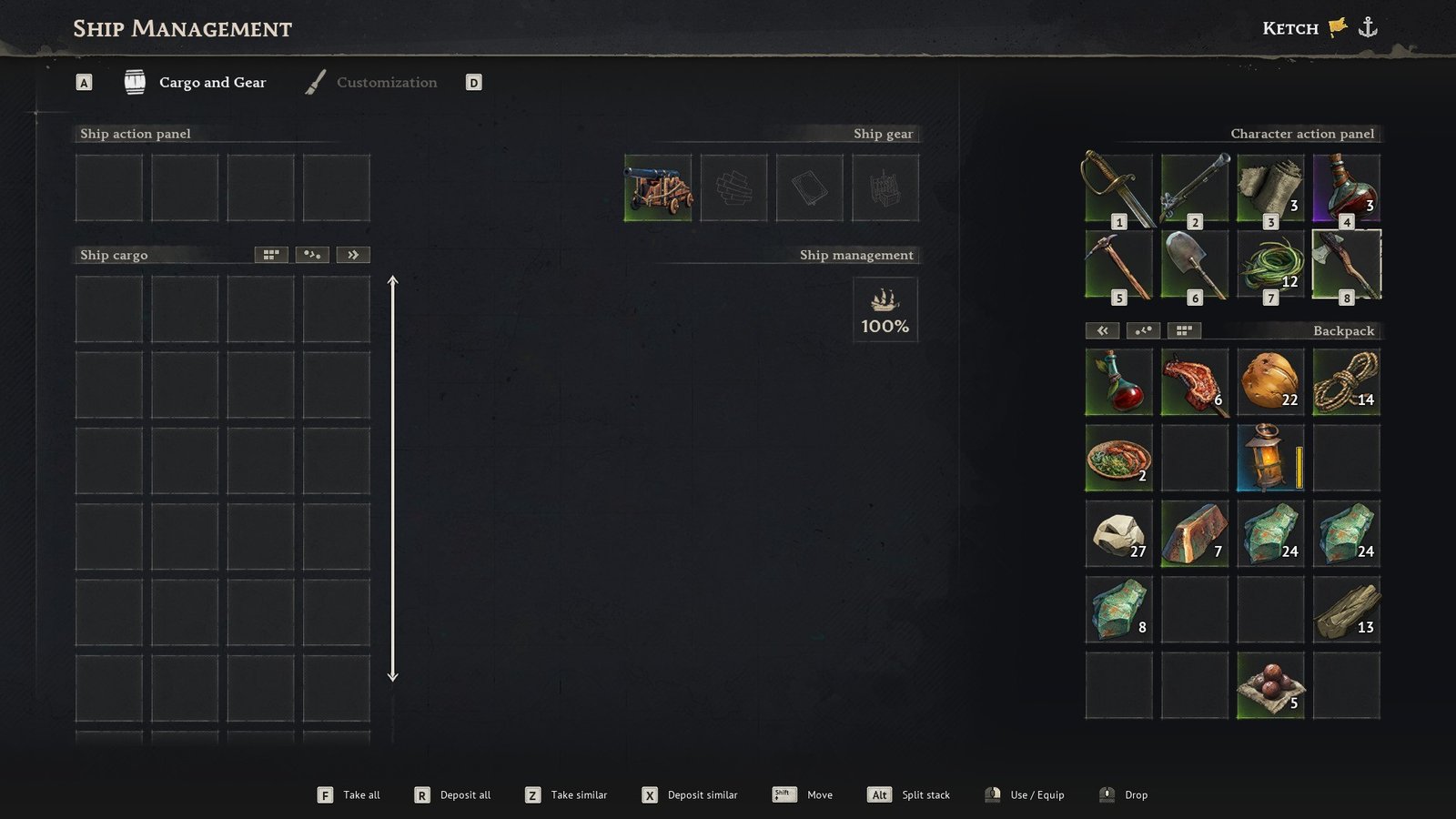Click the ship 100% management icon
1456x819 pixels.
[885, 310]
